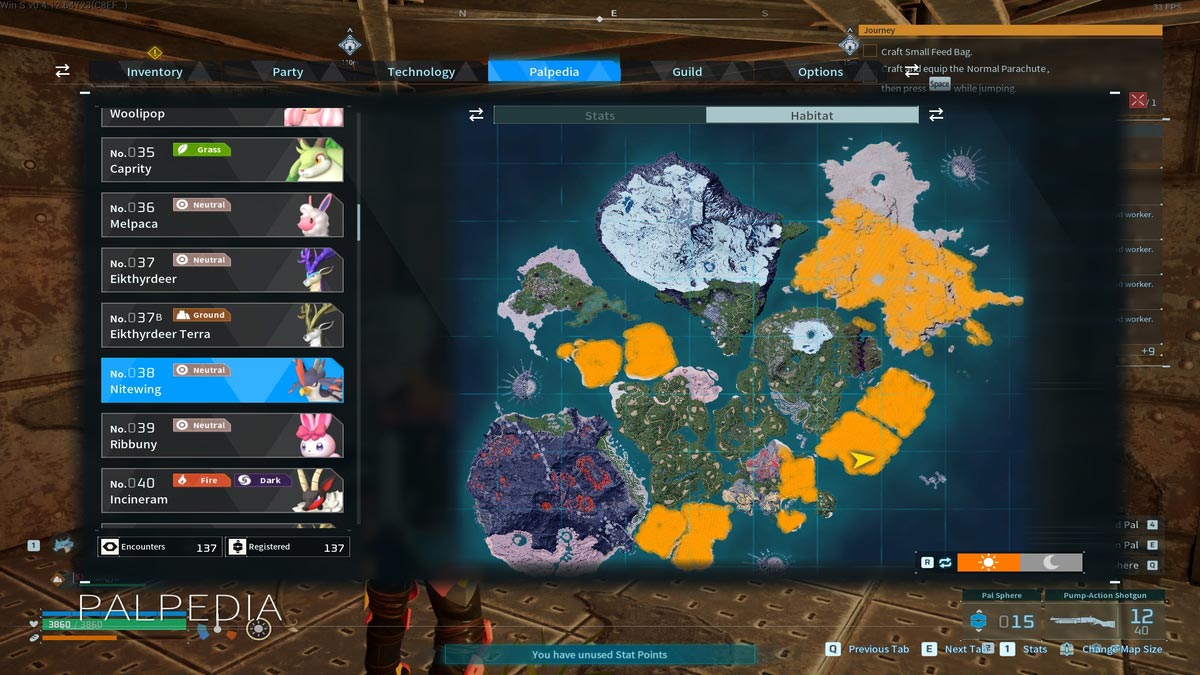Select the Palpedia tab
The width and height of the screenshot is (1200, 675).
coord(554,72)
